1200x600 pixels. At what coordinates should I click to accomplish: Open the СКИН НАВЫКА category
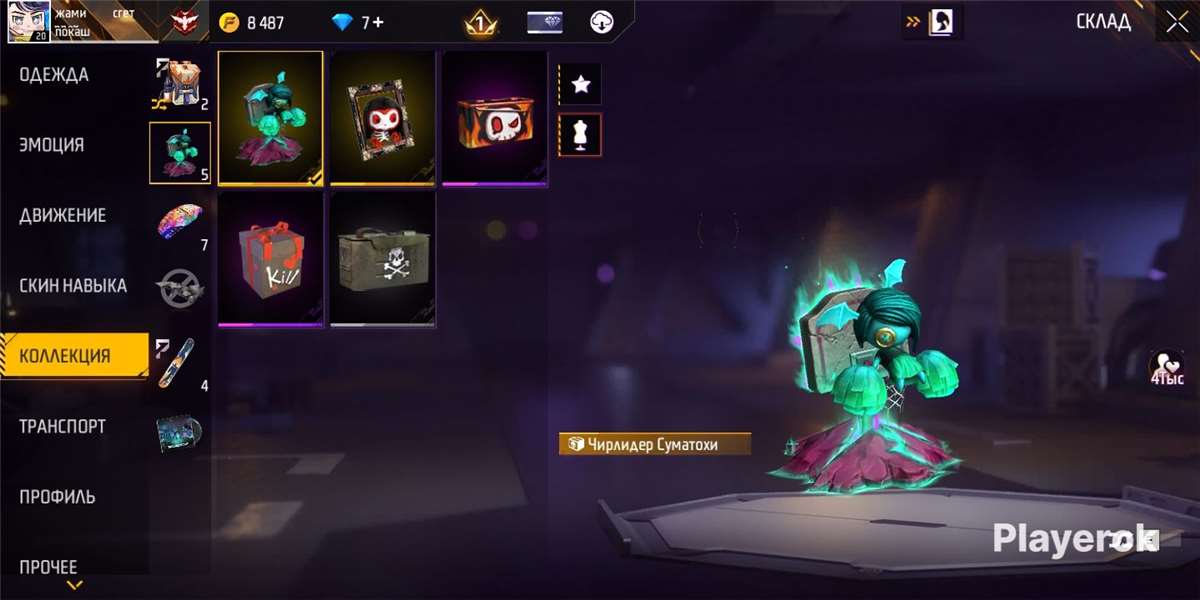tap(73, 286)
